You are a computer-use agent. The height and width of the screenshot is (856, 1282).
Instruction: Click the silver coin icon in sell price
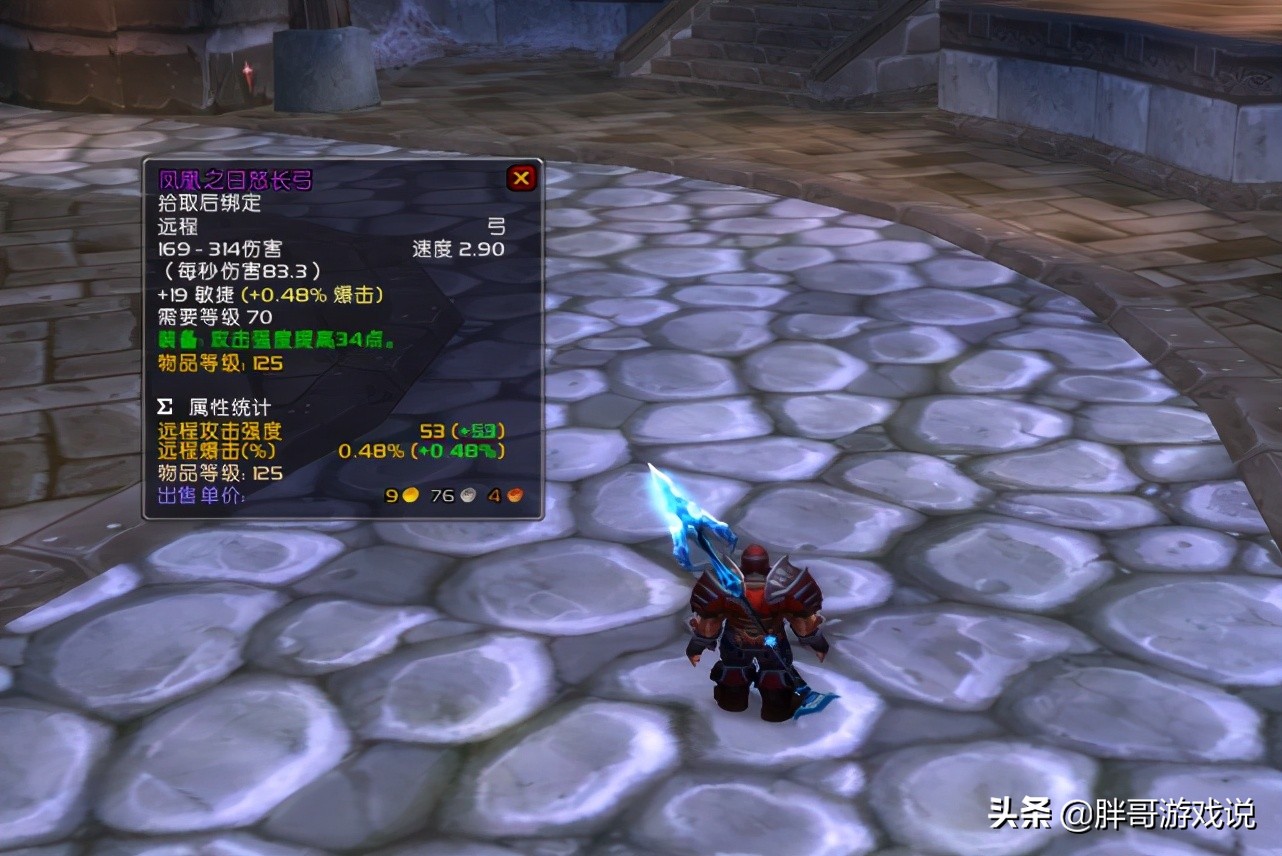click(x=466, y=494)
